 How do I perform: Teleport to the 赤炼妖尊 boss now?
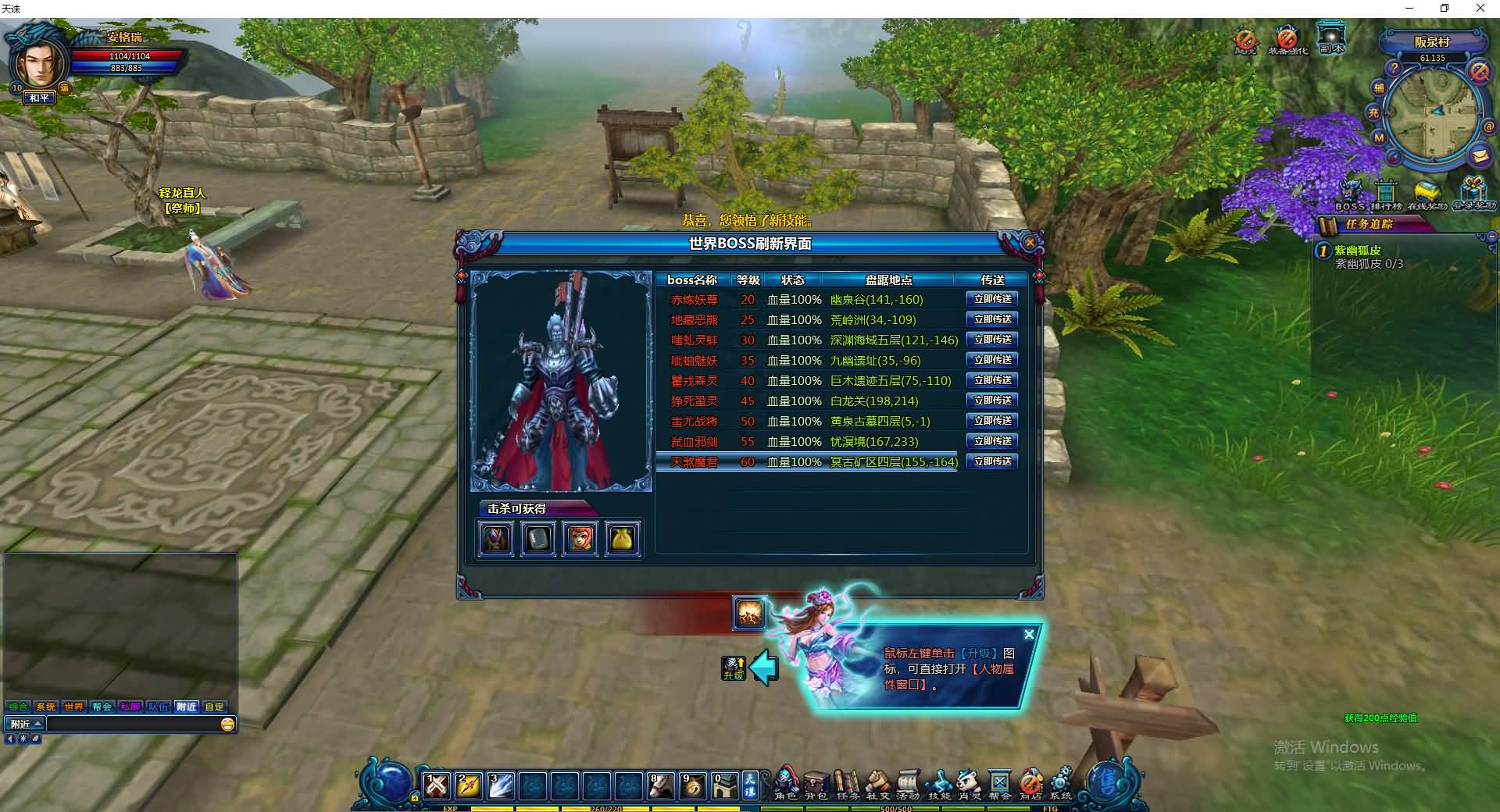coord(992,299)
